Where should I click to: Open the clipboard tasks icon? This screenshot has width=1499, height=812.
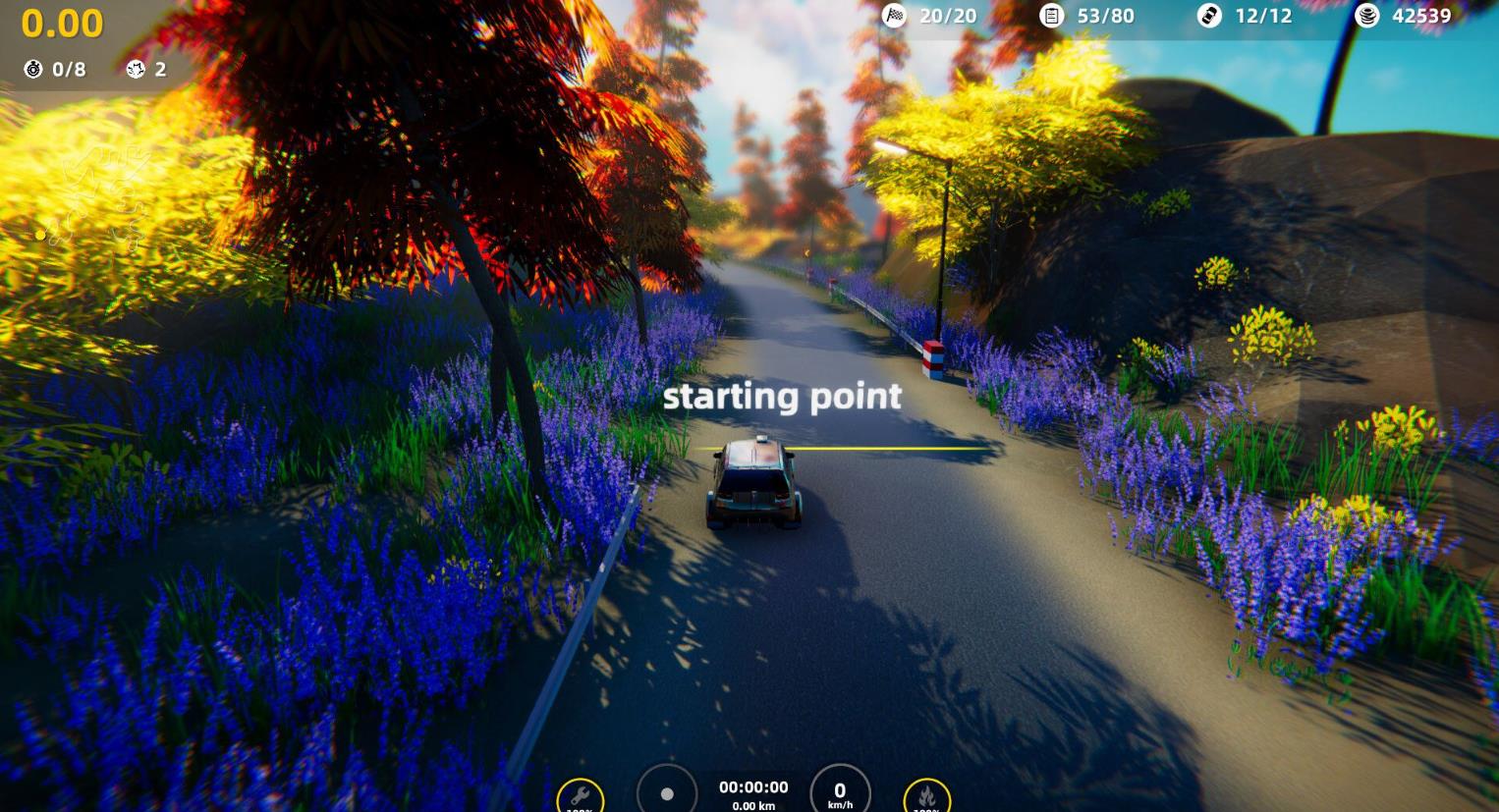1051,16
